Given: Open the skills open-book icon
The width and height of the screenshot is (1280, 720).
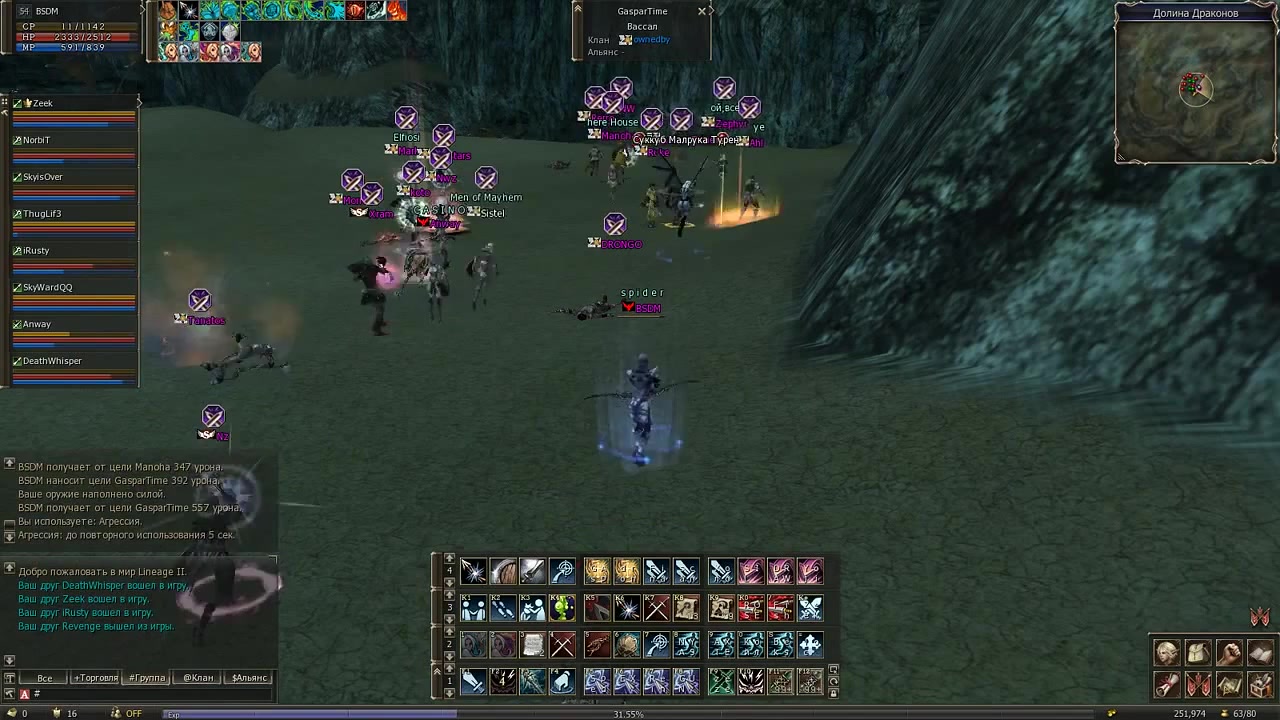Looking at the screenshot, I should [1260, 653].
